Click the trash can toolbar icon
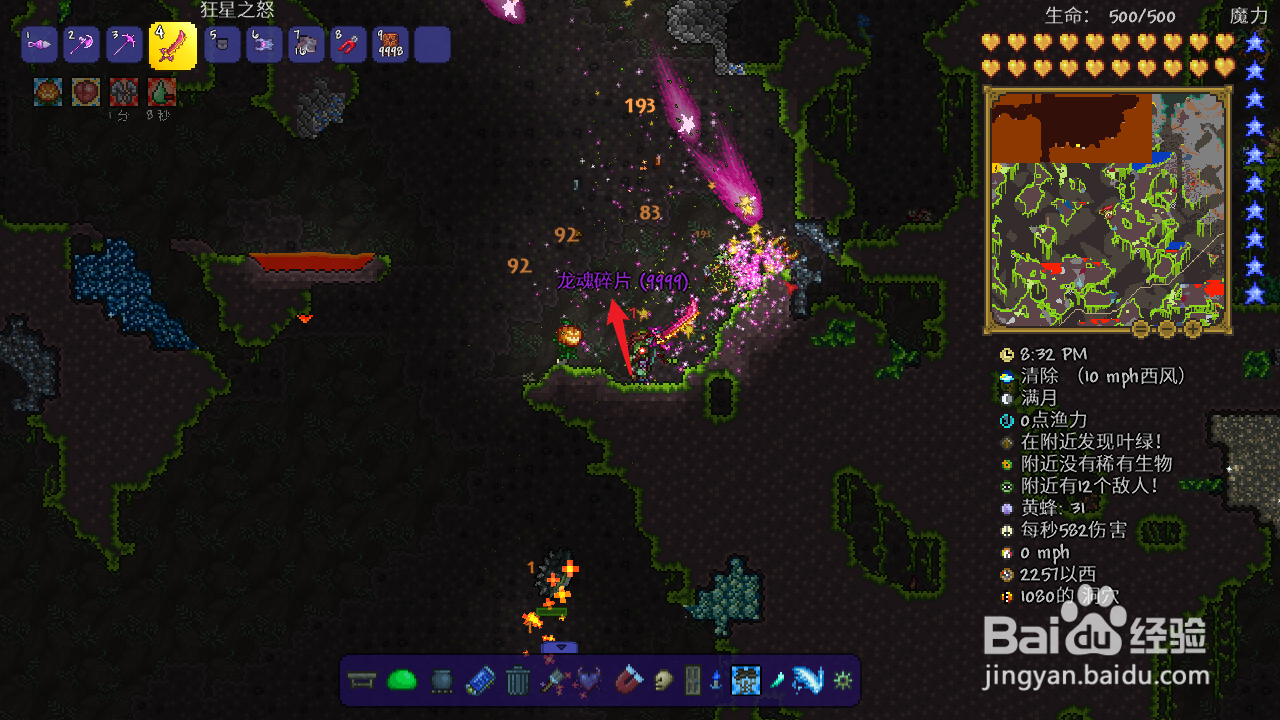1280x720 pixels. (x=517, y=681)
